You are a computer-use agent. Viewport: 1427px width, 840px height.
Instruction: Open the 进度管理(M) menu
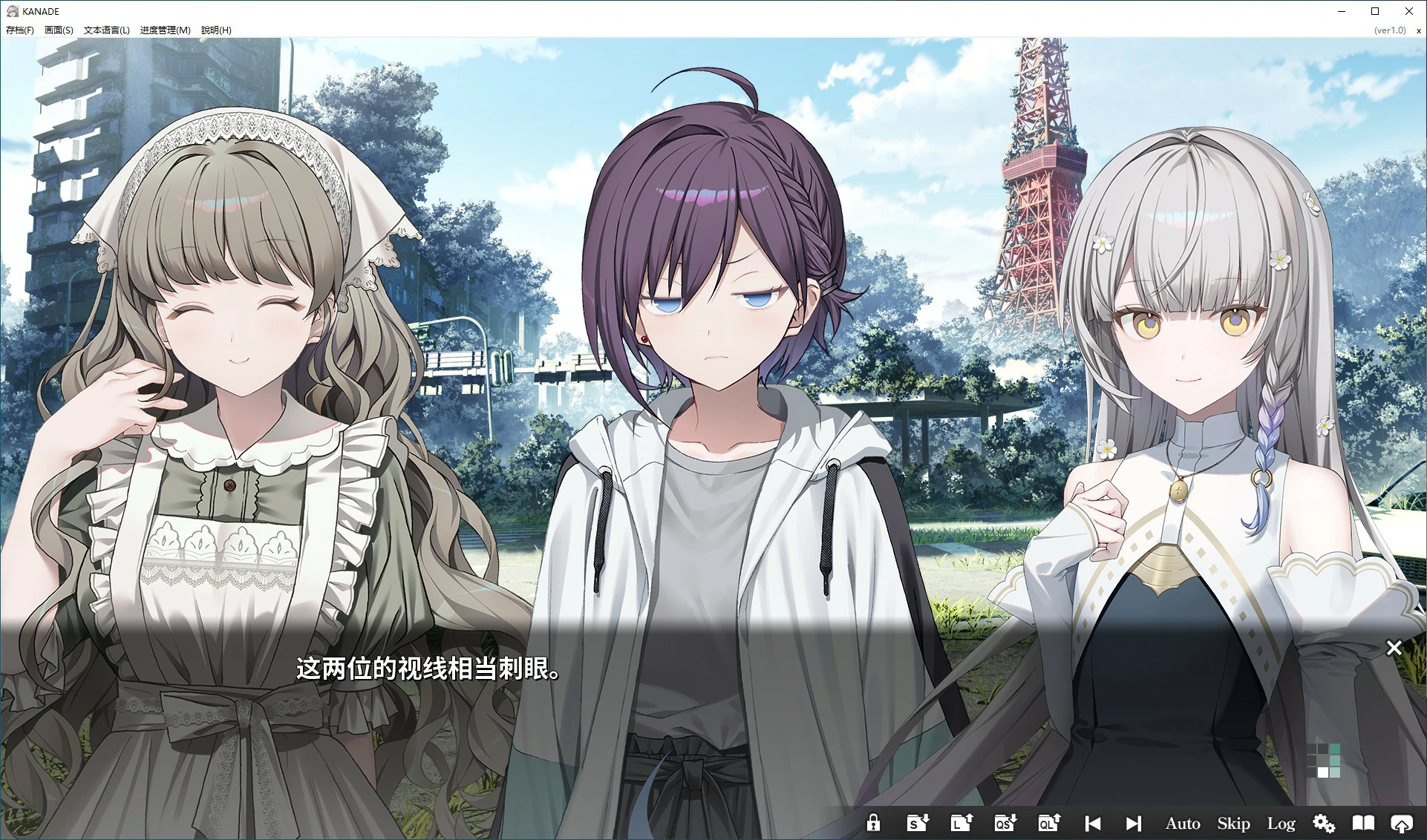[164, 30]
